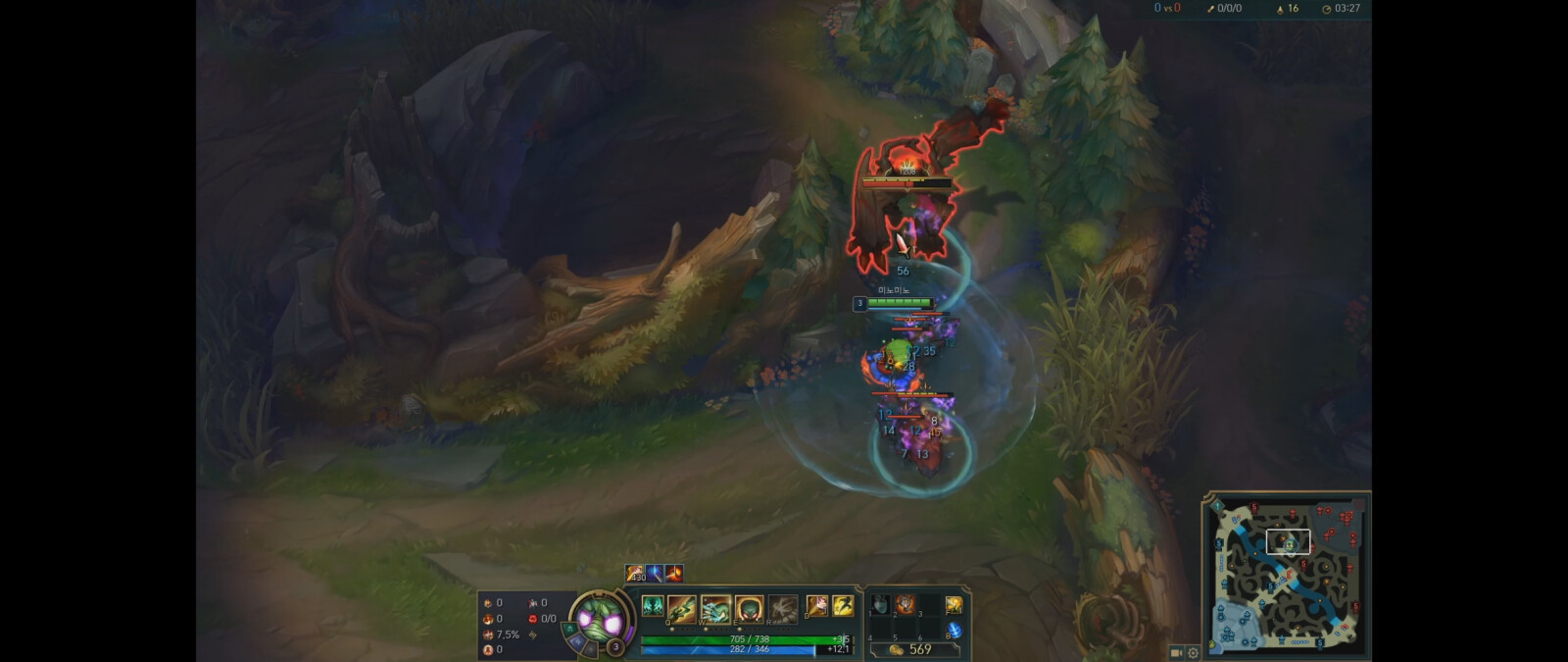This screenshot has height=662, width=1568.
Task: Start recall with the blue B icon
Action: (953, 632)
